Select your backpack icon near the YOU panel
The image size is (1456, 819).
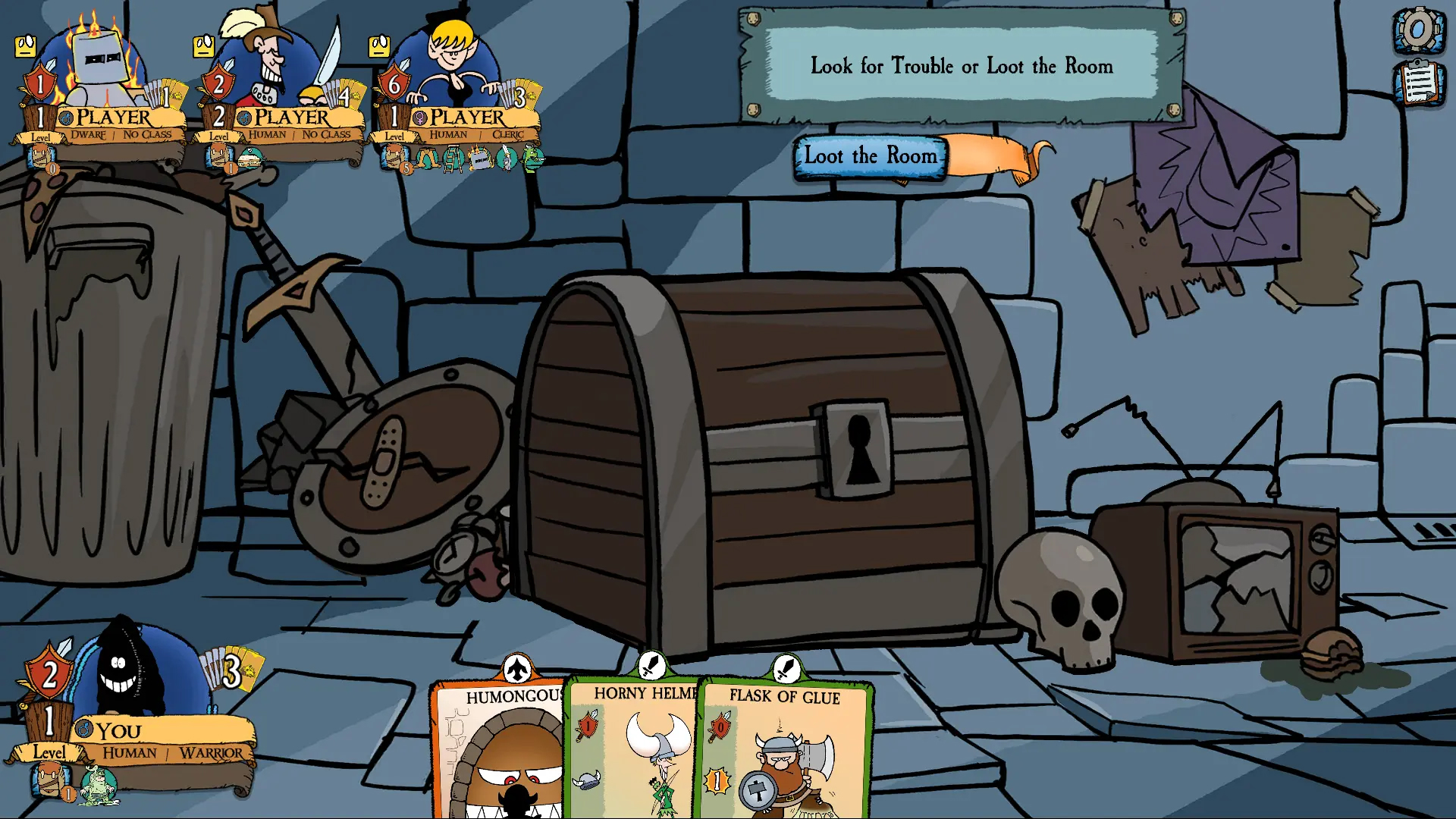point(47,782)
